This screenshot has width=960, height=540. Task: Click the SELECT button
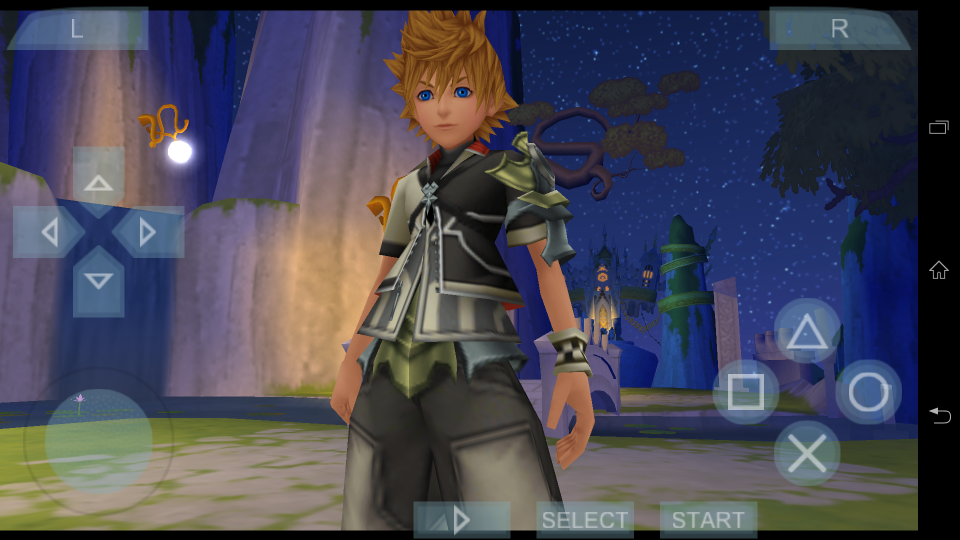coord(585,520)
